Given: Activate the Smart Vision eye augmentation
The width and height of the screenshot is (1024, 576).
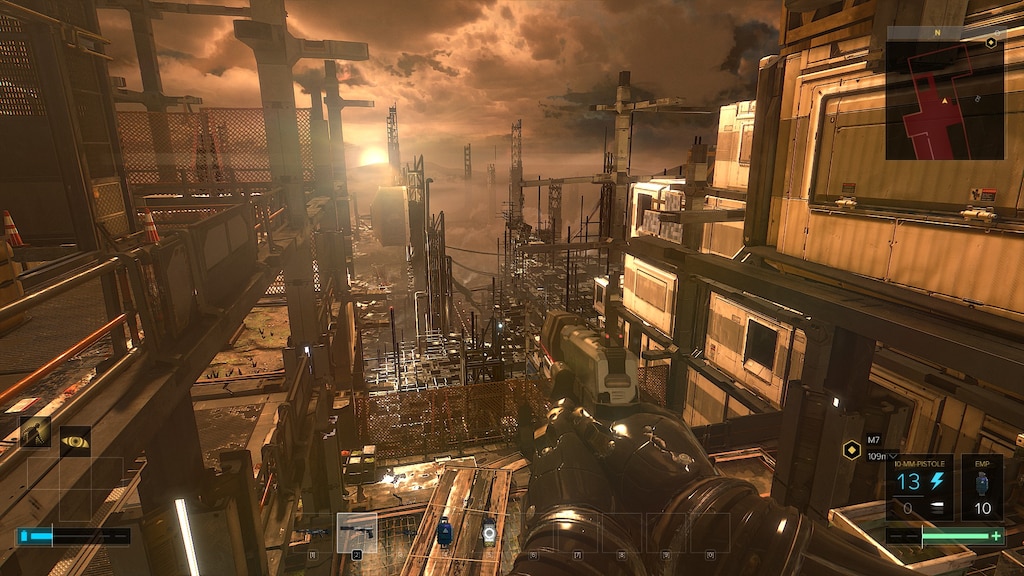Looking at the screenshot, I should [75, 440].
